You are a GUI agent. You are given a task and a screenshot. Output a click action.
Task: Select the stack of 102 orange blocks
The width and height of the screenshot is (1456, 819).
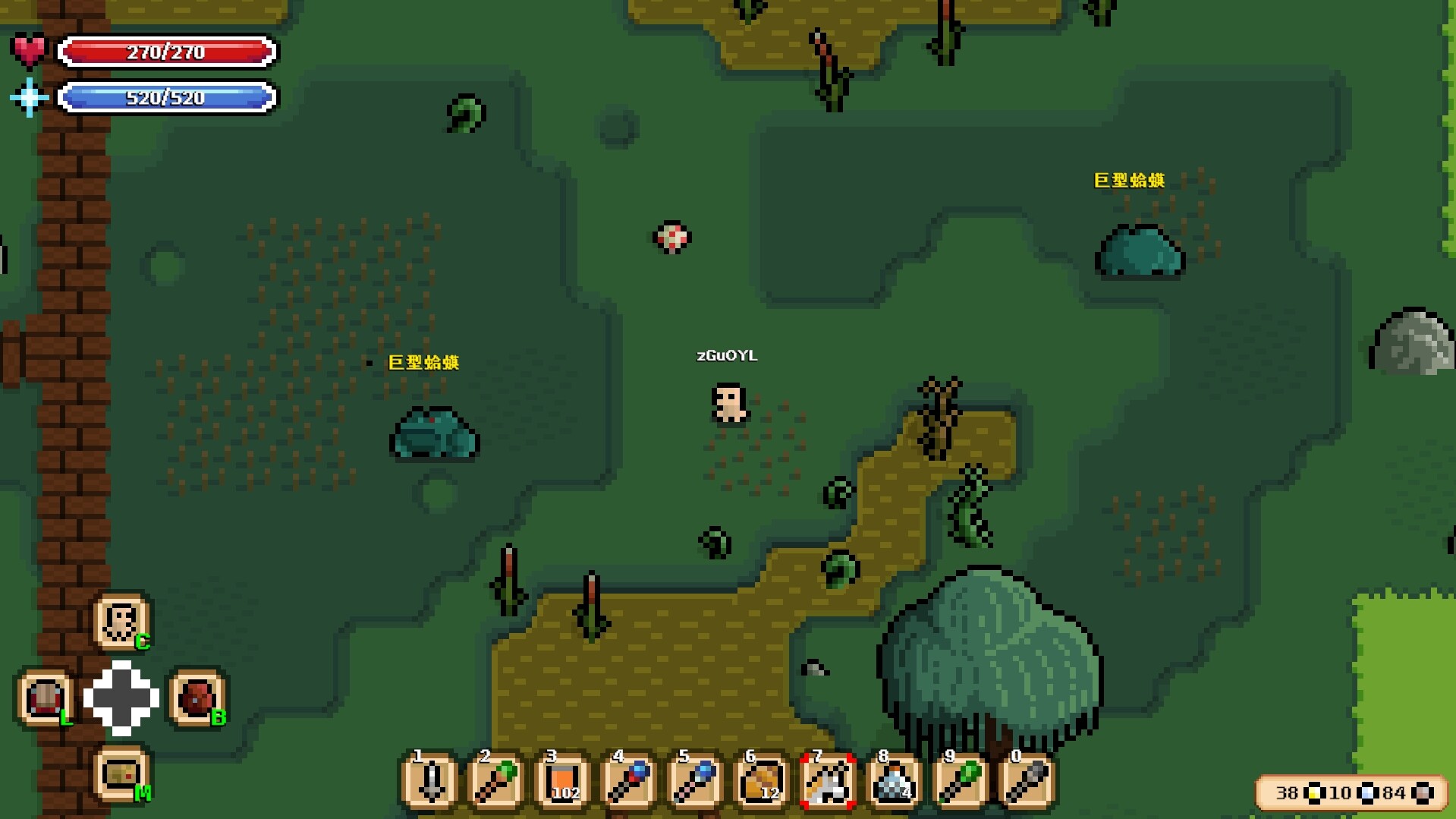tap(560, 782)
